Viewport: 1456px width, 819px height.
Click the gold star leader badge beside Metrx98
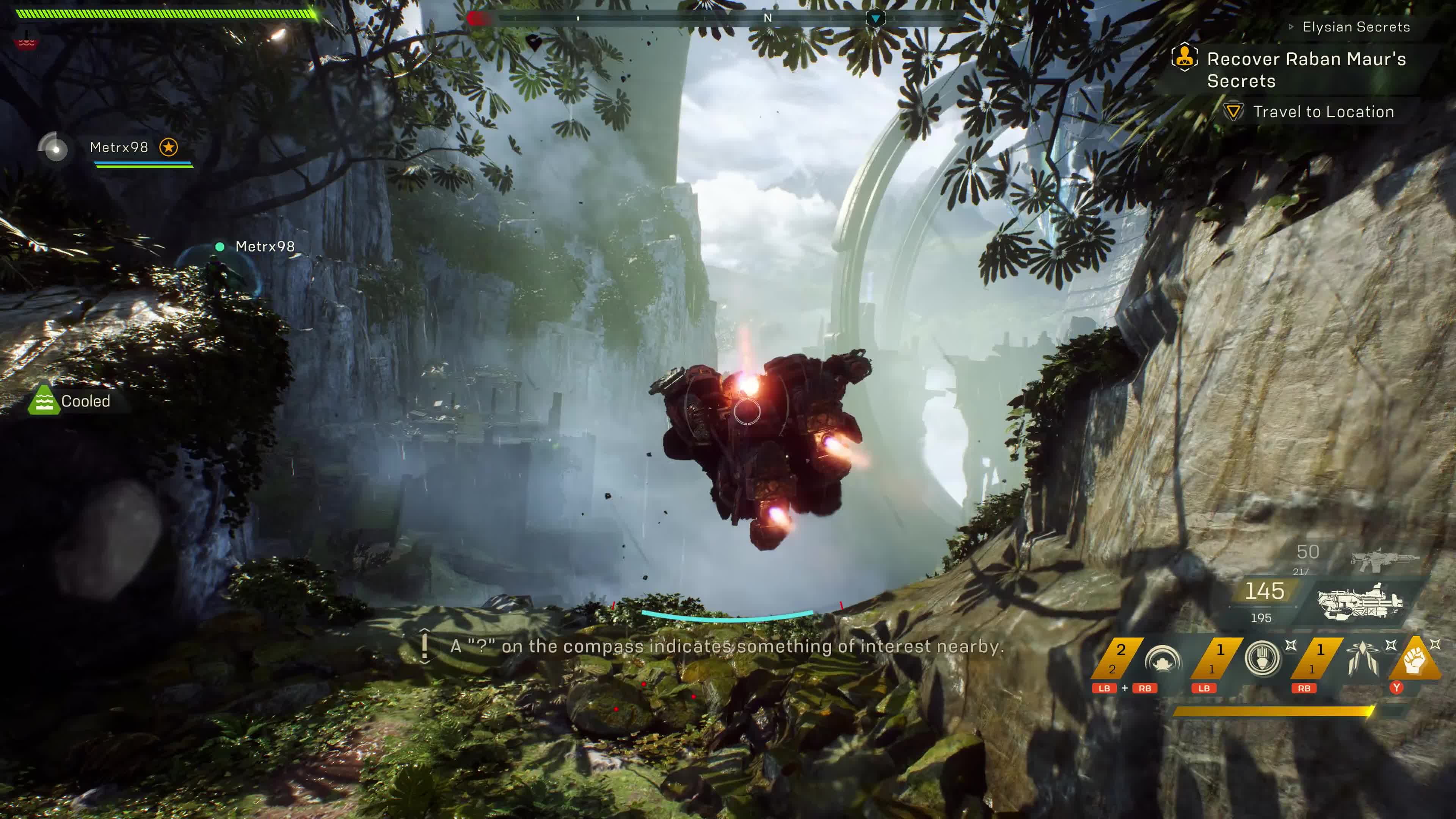pyautogui.click(x=168, y=147)
